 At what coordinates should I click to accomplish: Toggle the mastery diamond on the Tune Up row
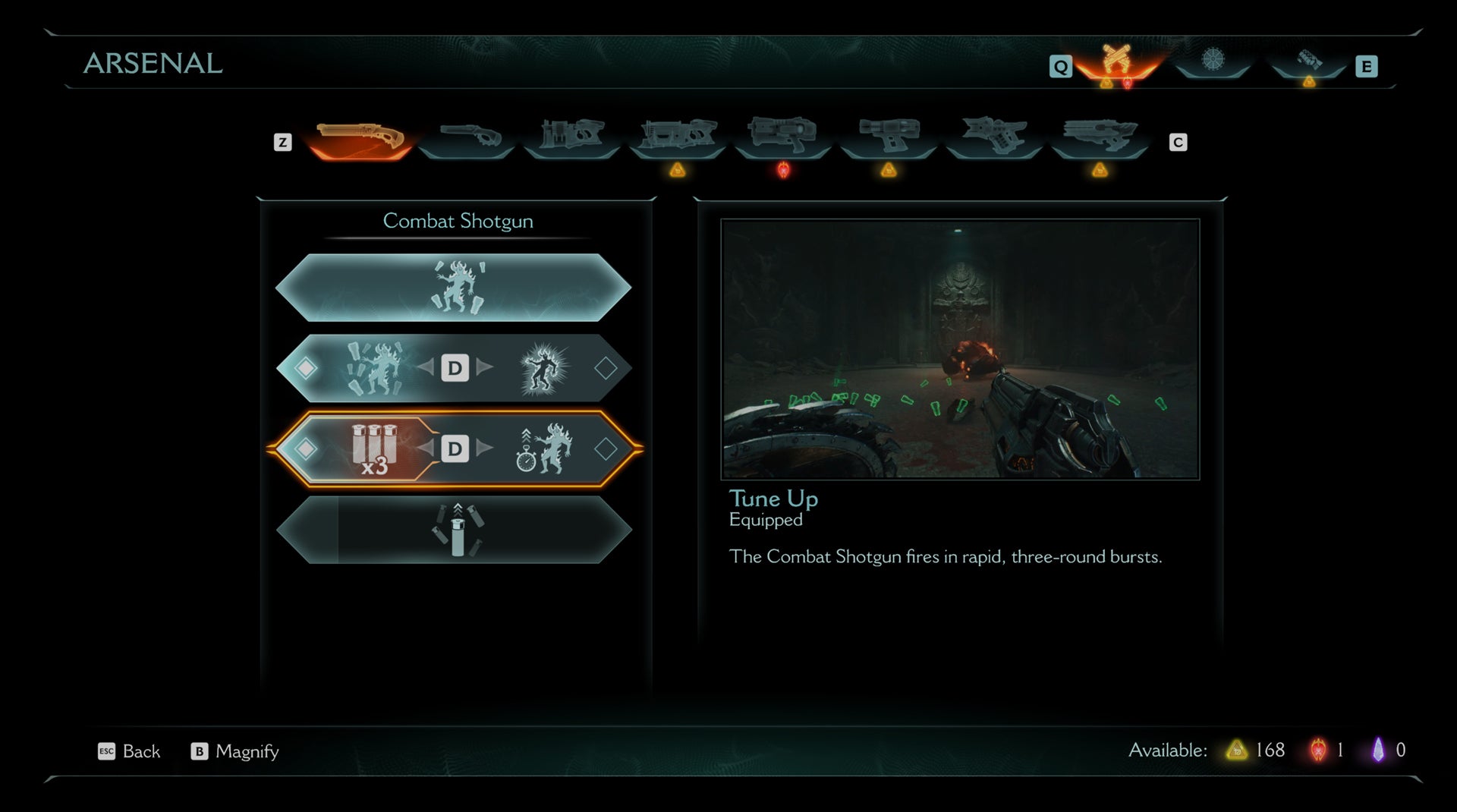click(x=606, y=449)
